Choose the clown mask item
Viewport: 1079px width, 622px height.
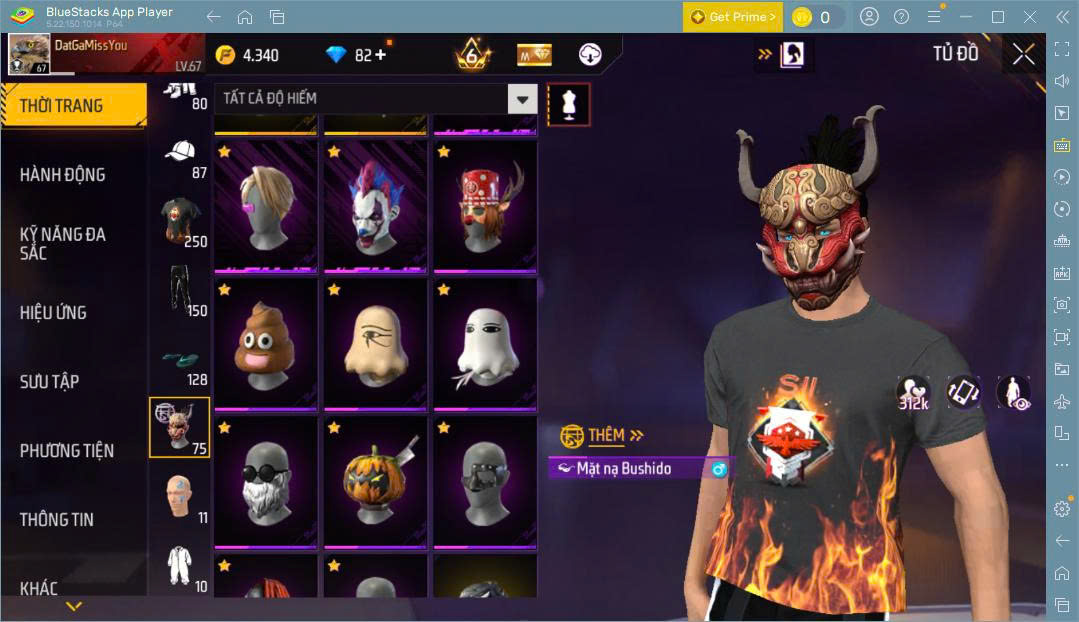point(375,207)
